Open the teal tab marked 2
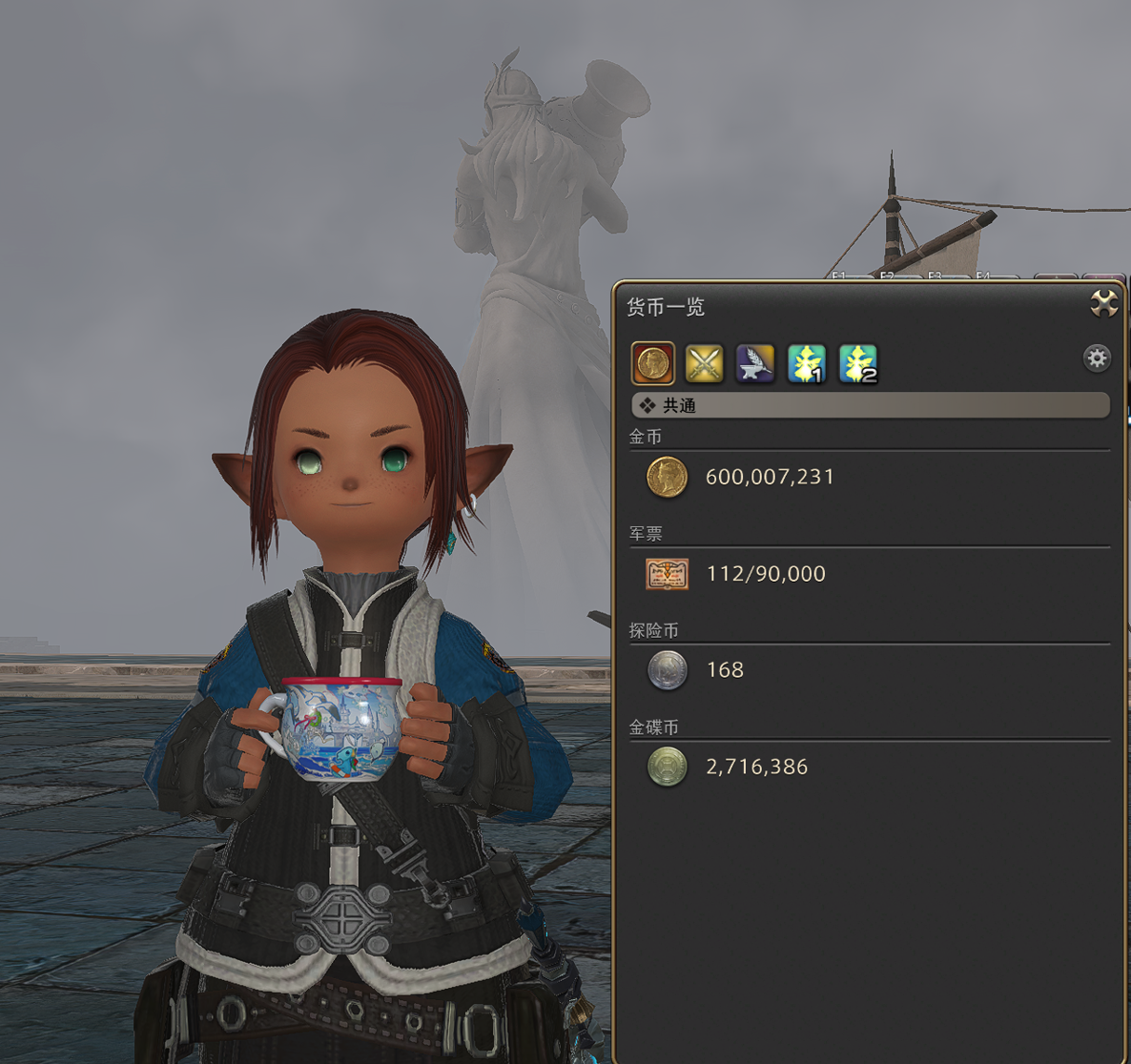The width and height of the screenshot is (1131, 1064). coord(857,363)
